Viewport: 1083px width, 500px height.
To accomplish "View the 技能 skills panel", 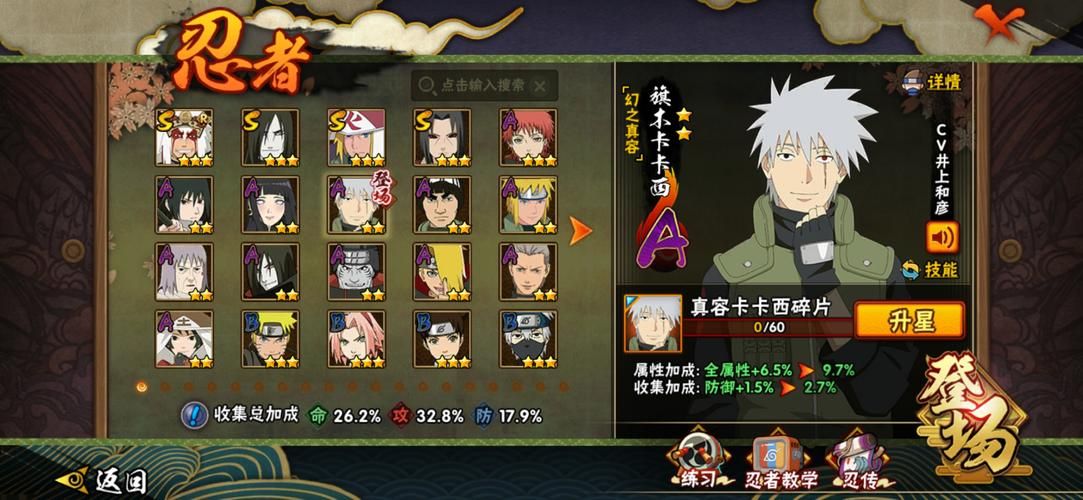I will (930, 270).
